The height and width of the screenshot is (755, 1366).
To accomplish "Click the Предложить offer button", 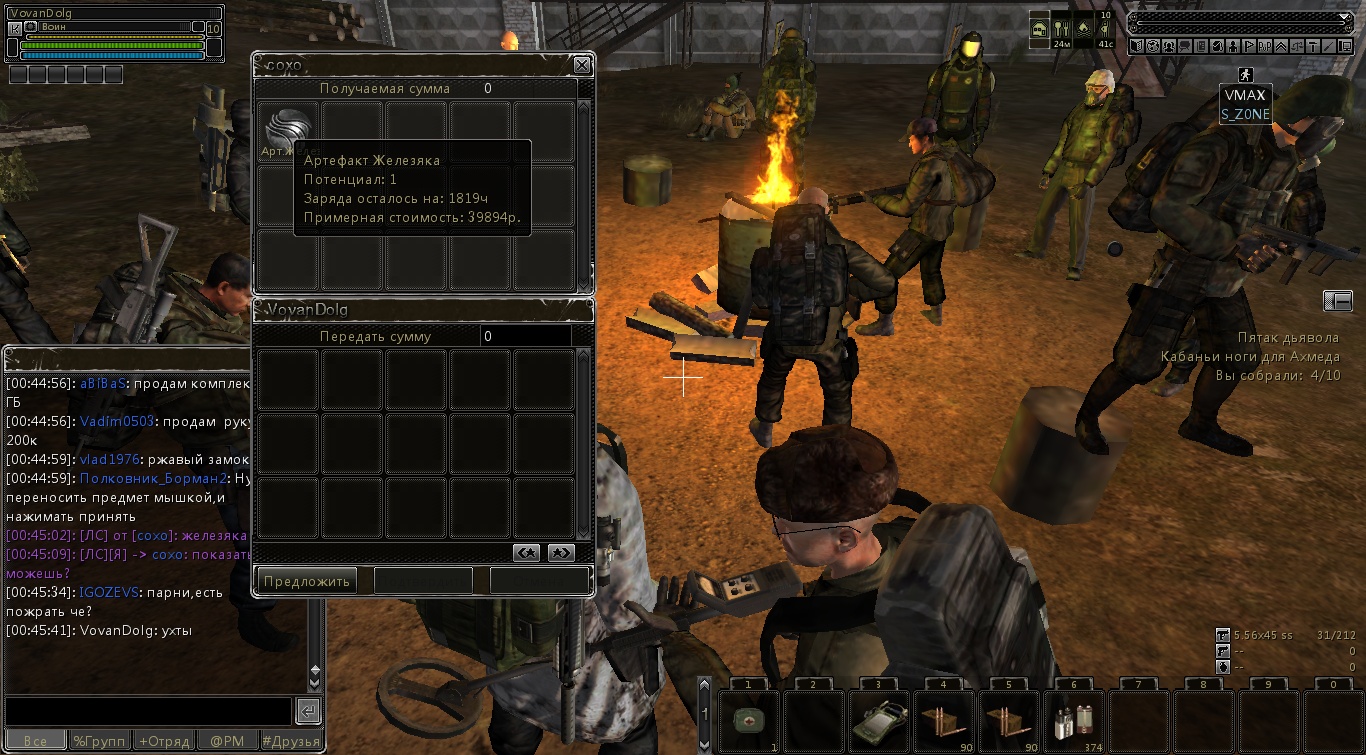I will pos(307,580).
